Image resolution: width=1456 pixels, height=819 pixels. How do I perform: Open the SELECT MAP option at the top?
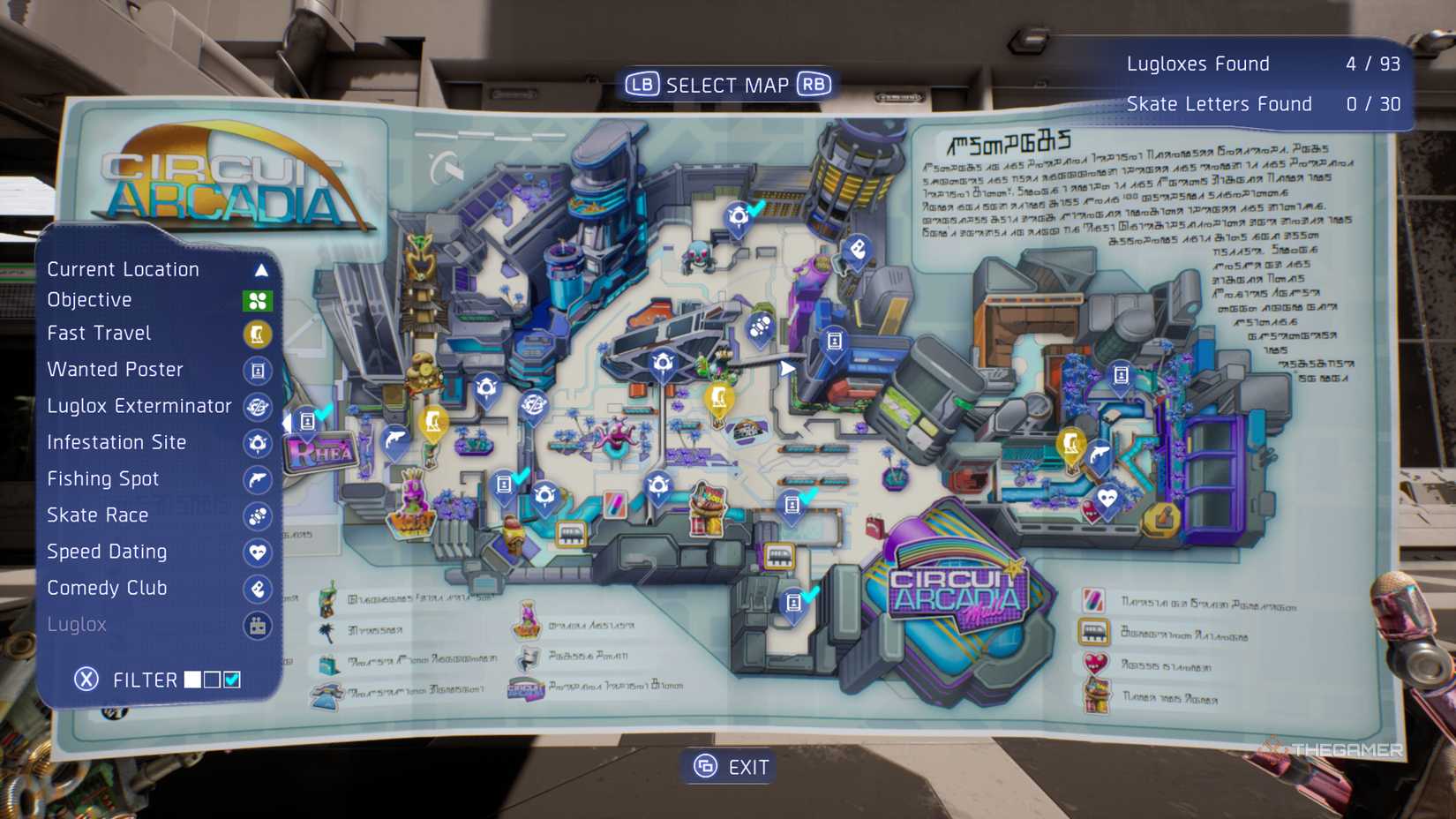tap(727, 83)
